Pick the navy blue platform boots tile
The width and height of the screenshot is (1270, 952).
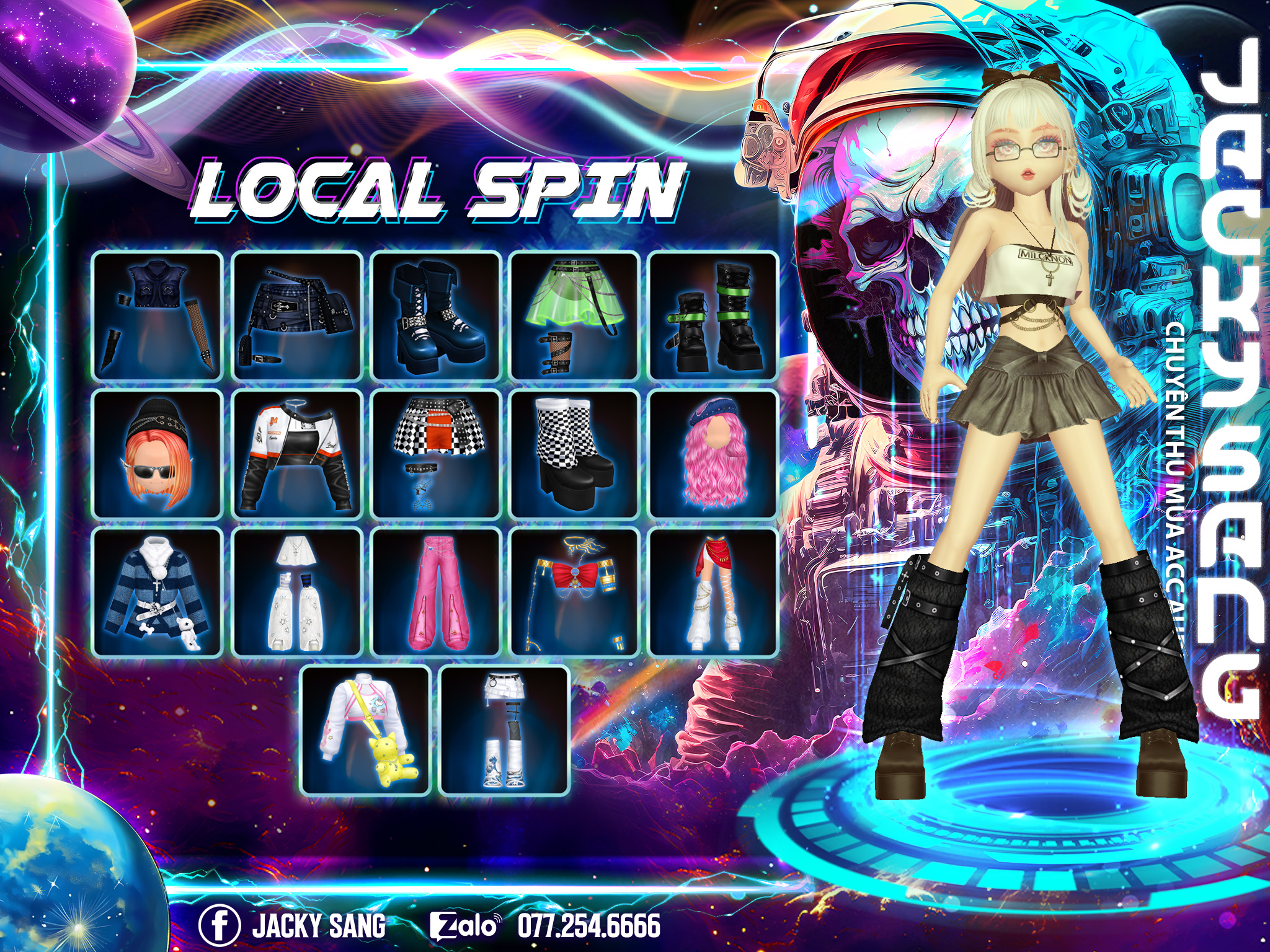pos(436,315)
